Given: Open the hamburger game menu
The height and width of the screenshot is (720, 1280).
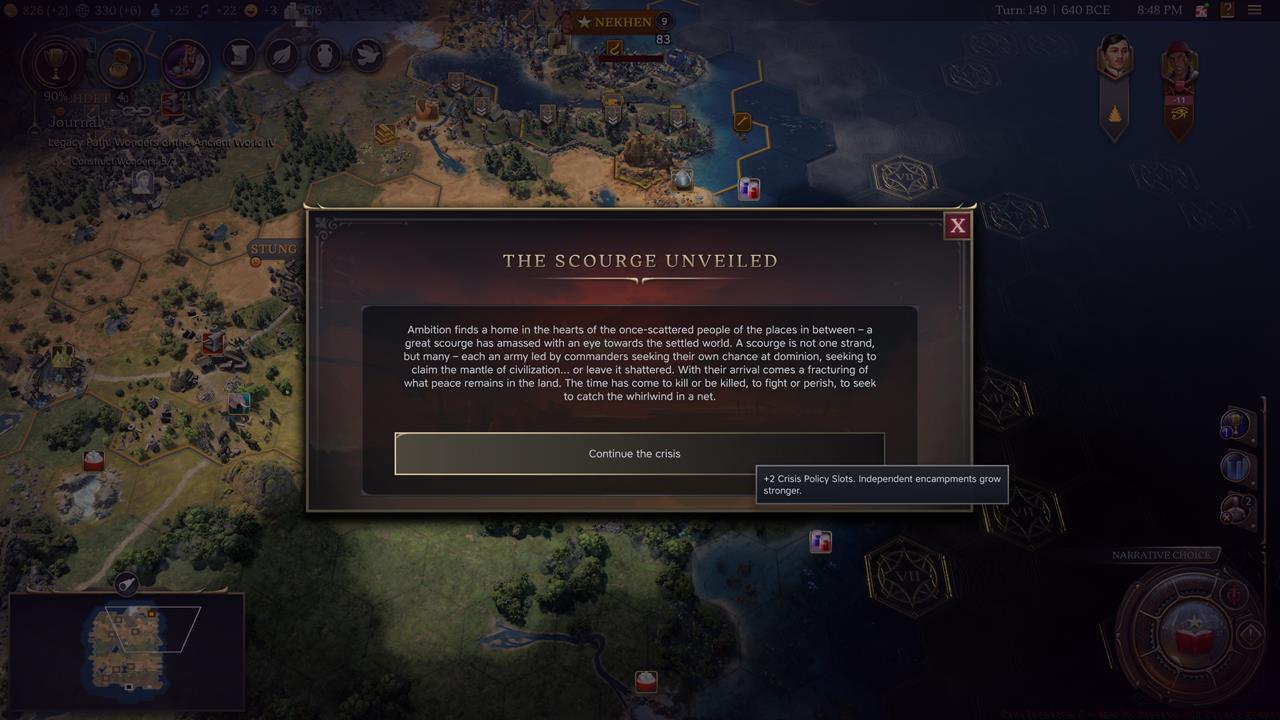Looking at the screenshot, I should tap(1255, 9).
